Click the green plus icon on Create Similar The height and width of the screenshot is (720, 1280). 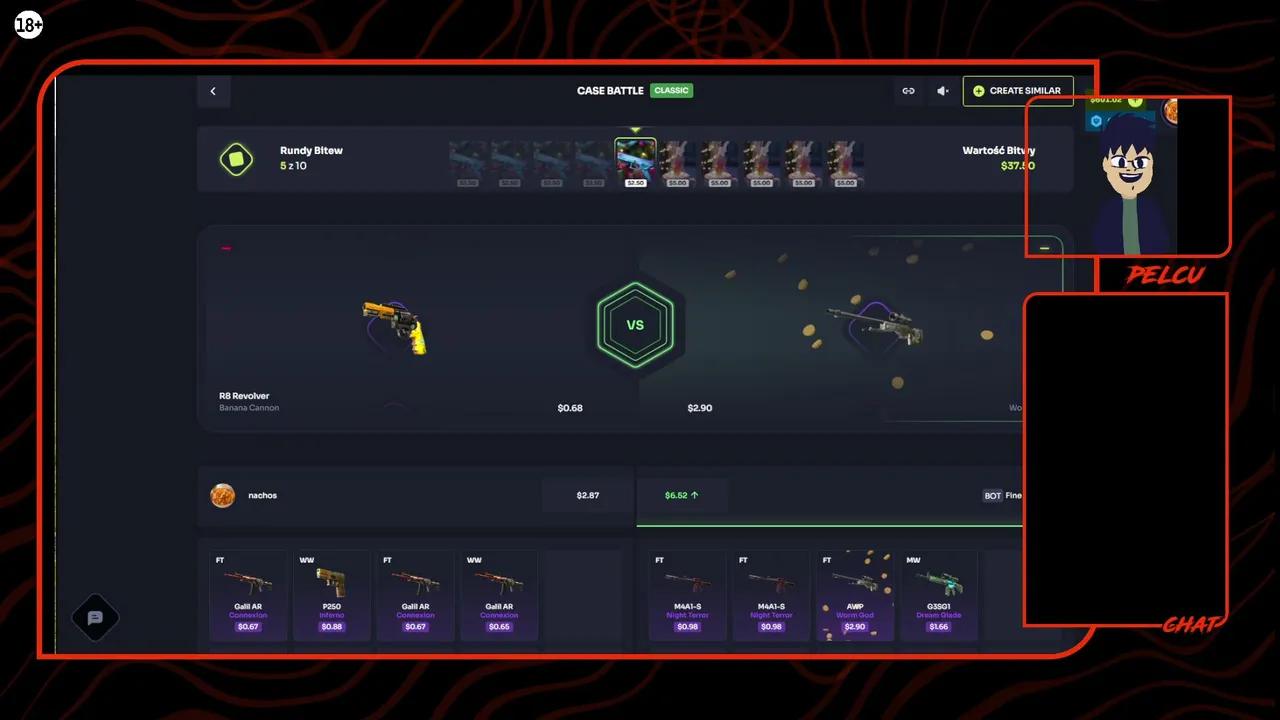[978, 91]
